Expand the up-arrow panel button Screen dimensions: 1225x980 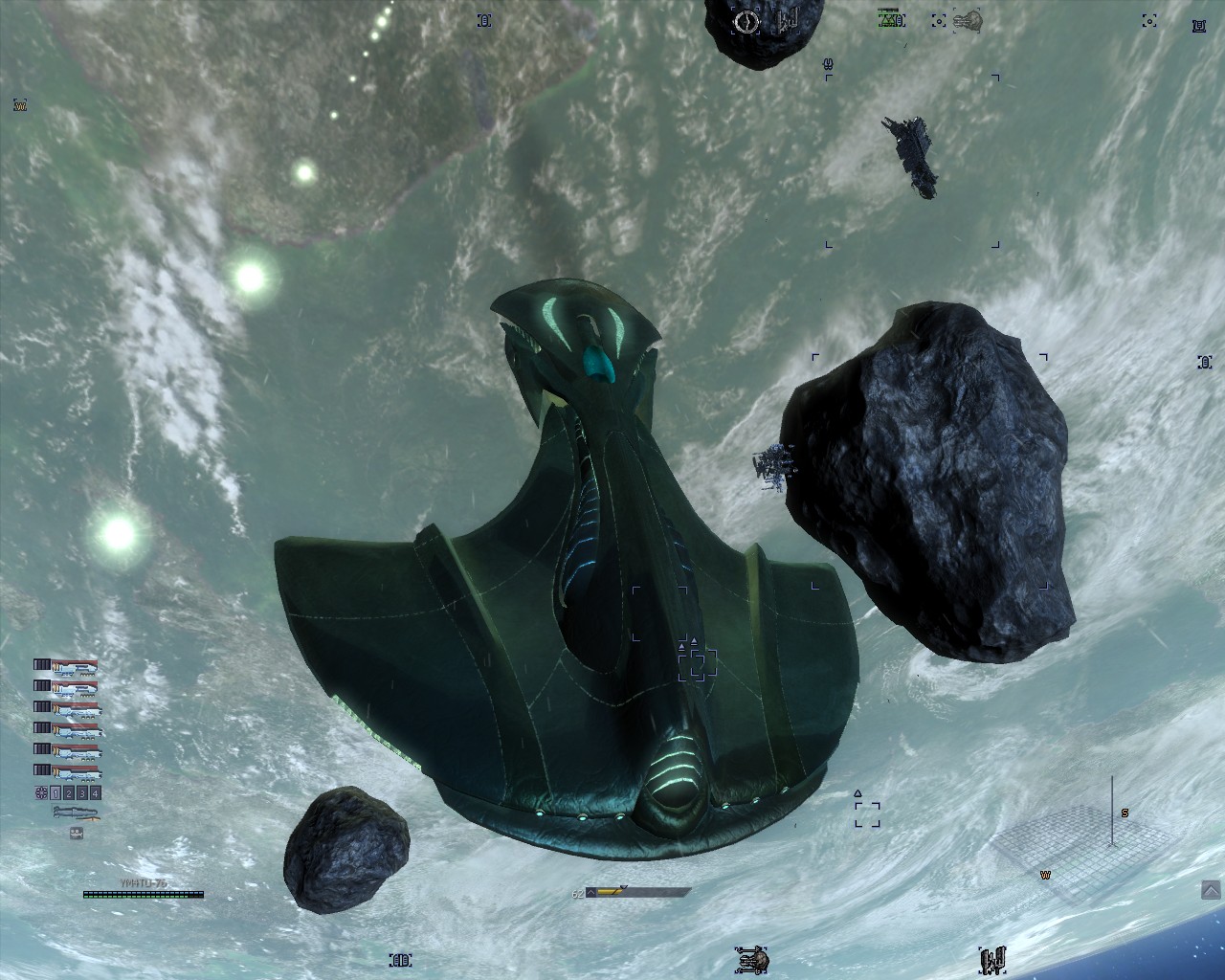click(x=1211, y=891)
